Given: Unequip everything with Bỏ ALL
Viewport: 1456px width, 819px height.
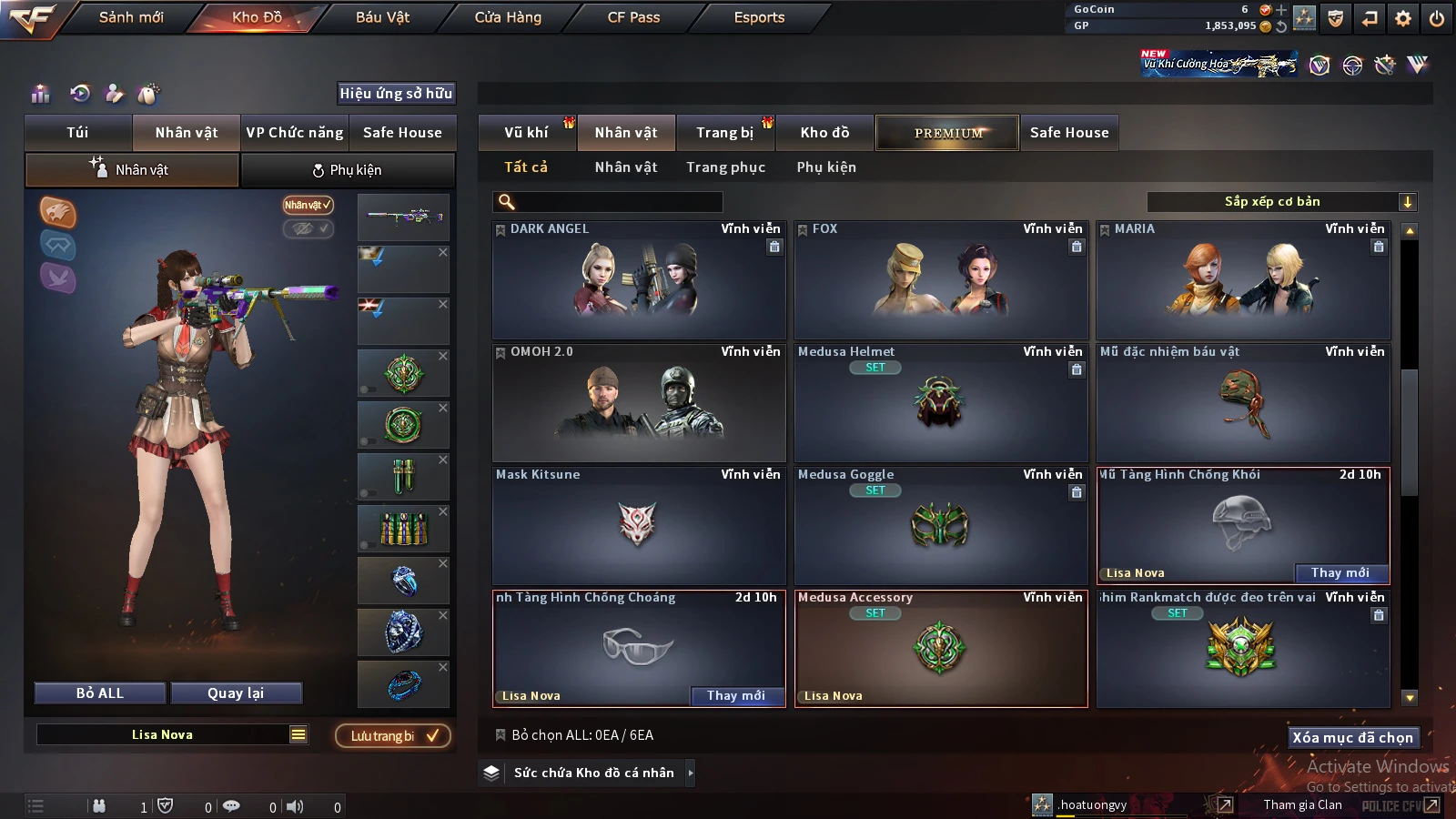Looking at the screenshot, I should pos(100,693).
